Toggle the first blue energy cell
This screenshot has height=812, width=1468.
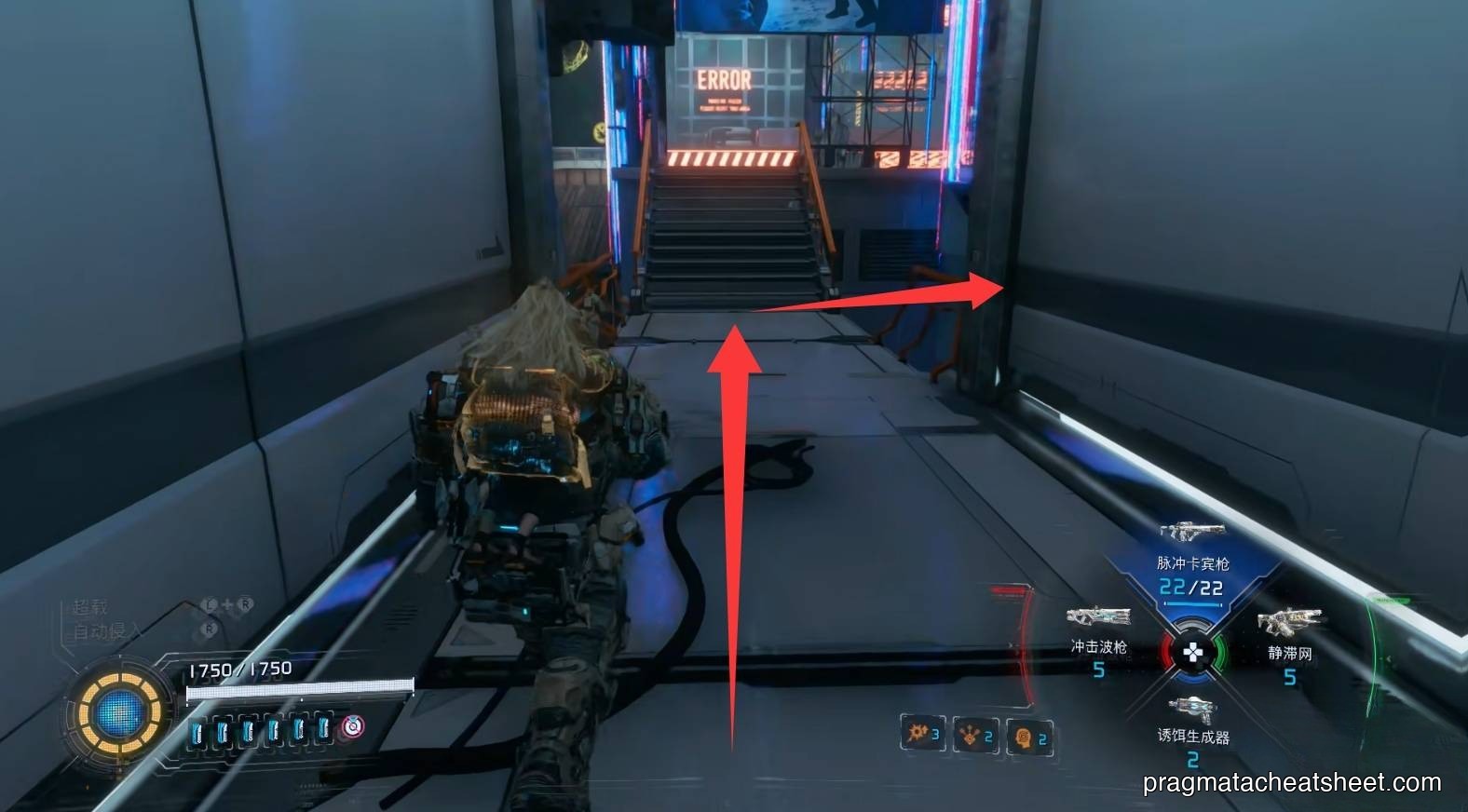[x=198, y=731]
